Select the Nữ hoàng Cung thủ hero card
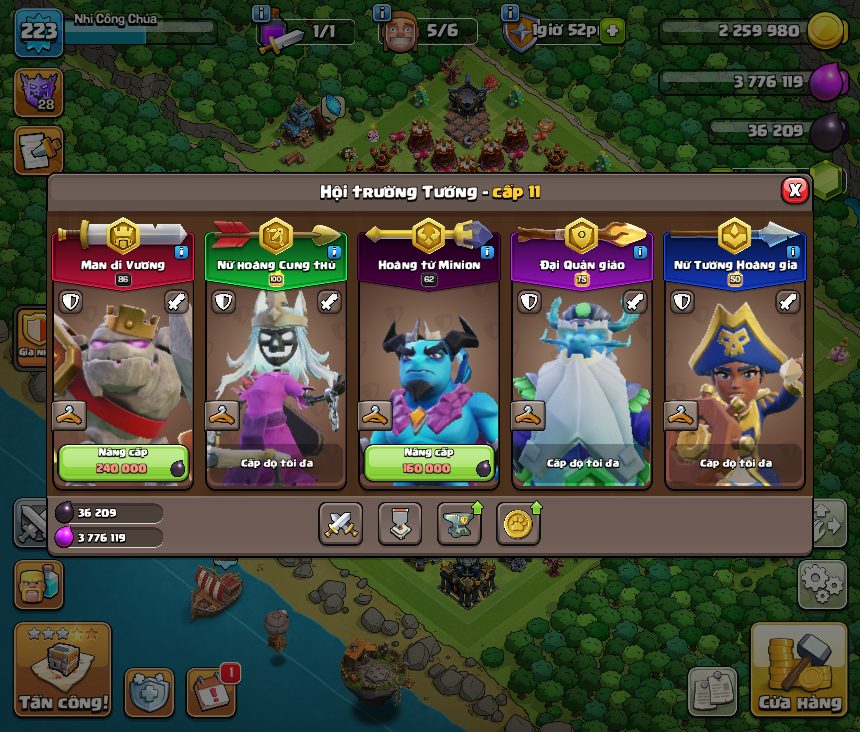 pyautogui.click(x=274, y=380)
